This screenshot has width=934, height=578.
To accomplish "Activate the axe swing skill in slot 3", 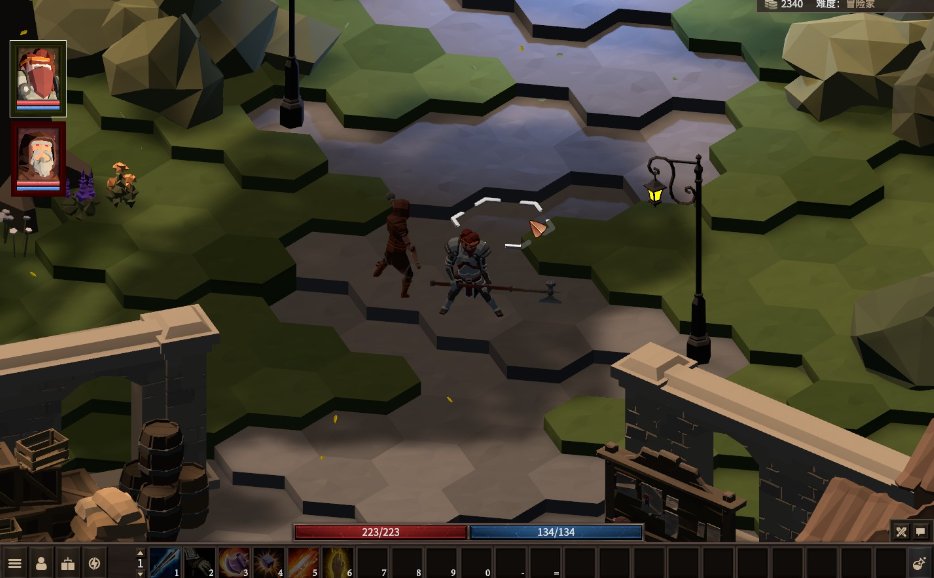I will [x=234, y=562].
